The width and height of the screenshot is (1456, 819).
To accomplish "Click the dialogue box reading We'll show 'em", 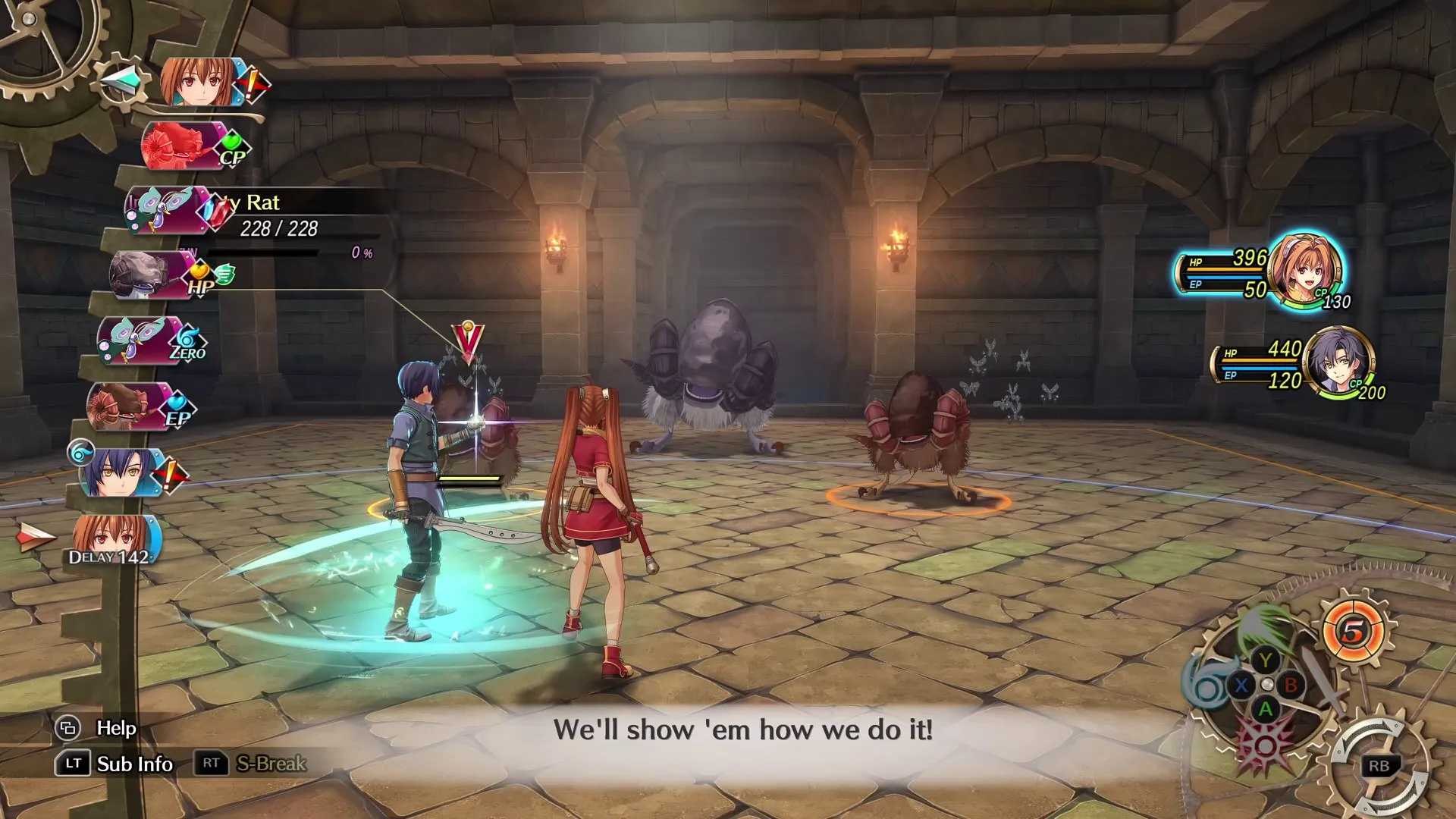I will [742, 730].
